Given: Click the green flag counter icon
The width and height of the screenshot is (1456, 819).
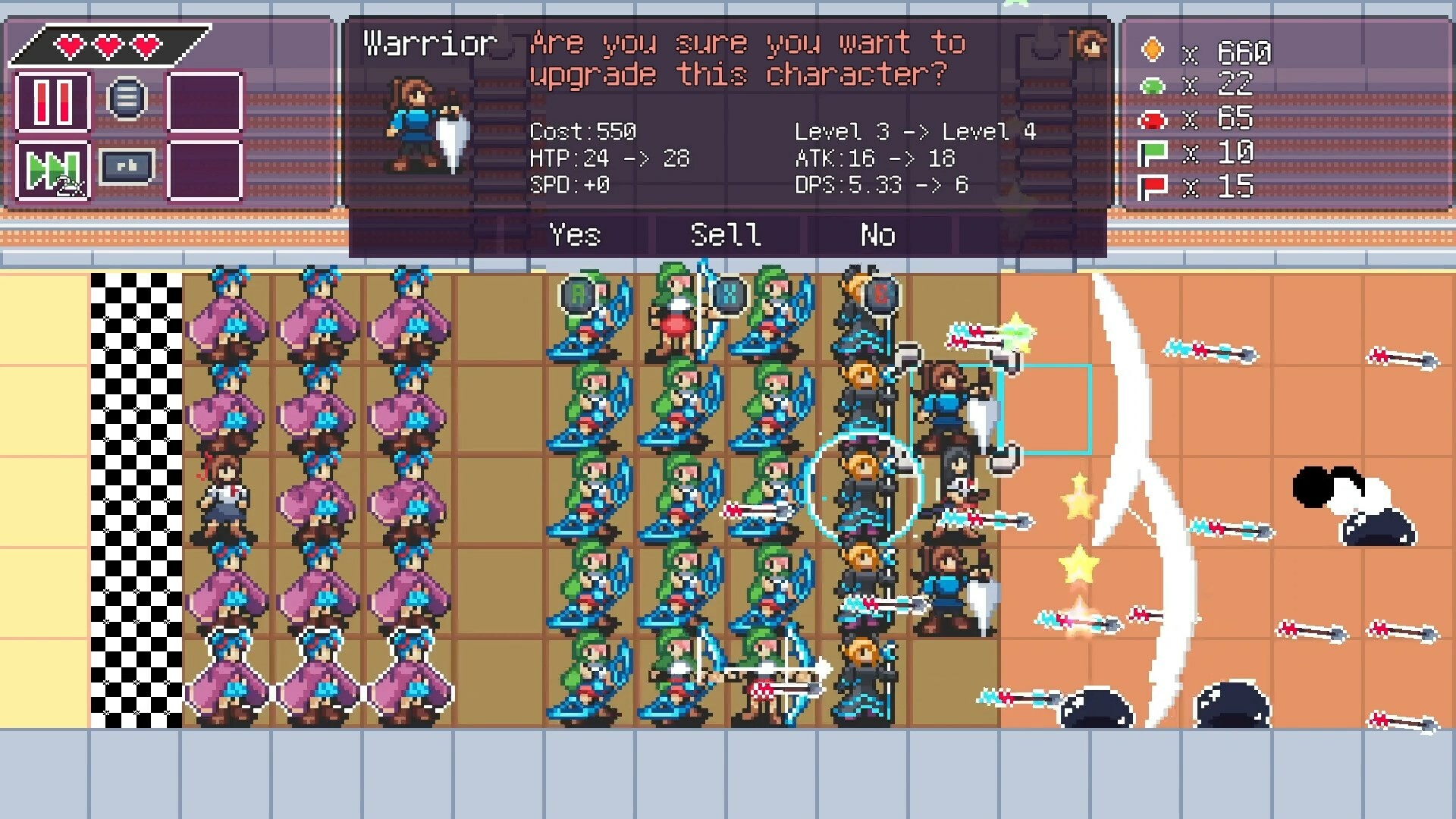Looking at the screenshot, I should pyautogui.click(x=1155, y=153).
